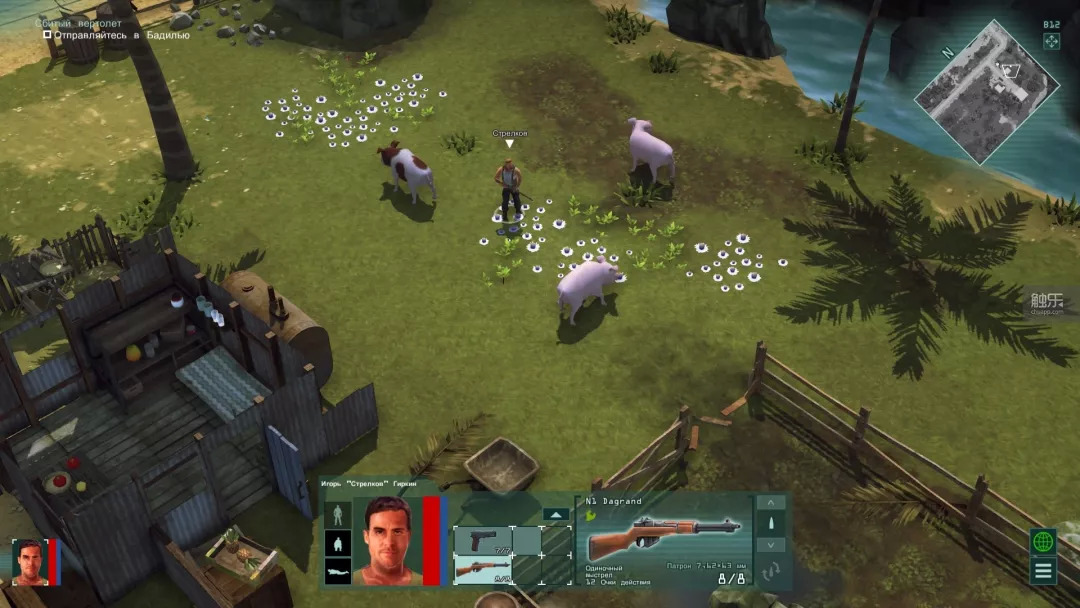Screen dimensions: 1080x608
Task: Reload weapon using the circular arrows icon
Action: click(x=770, y=572)
